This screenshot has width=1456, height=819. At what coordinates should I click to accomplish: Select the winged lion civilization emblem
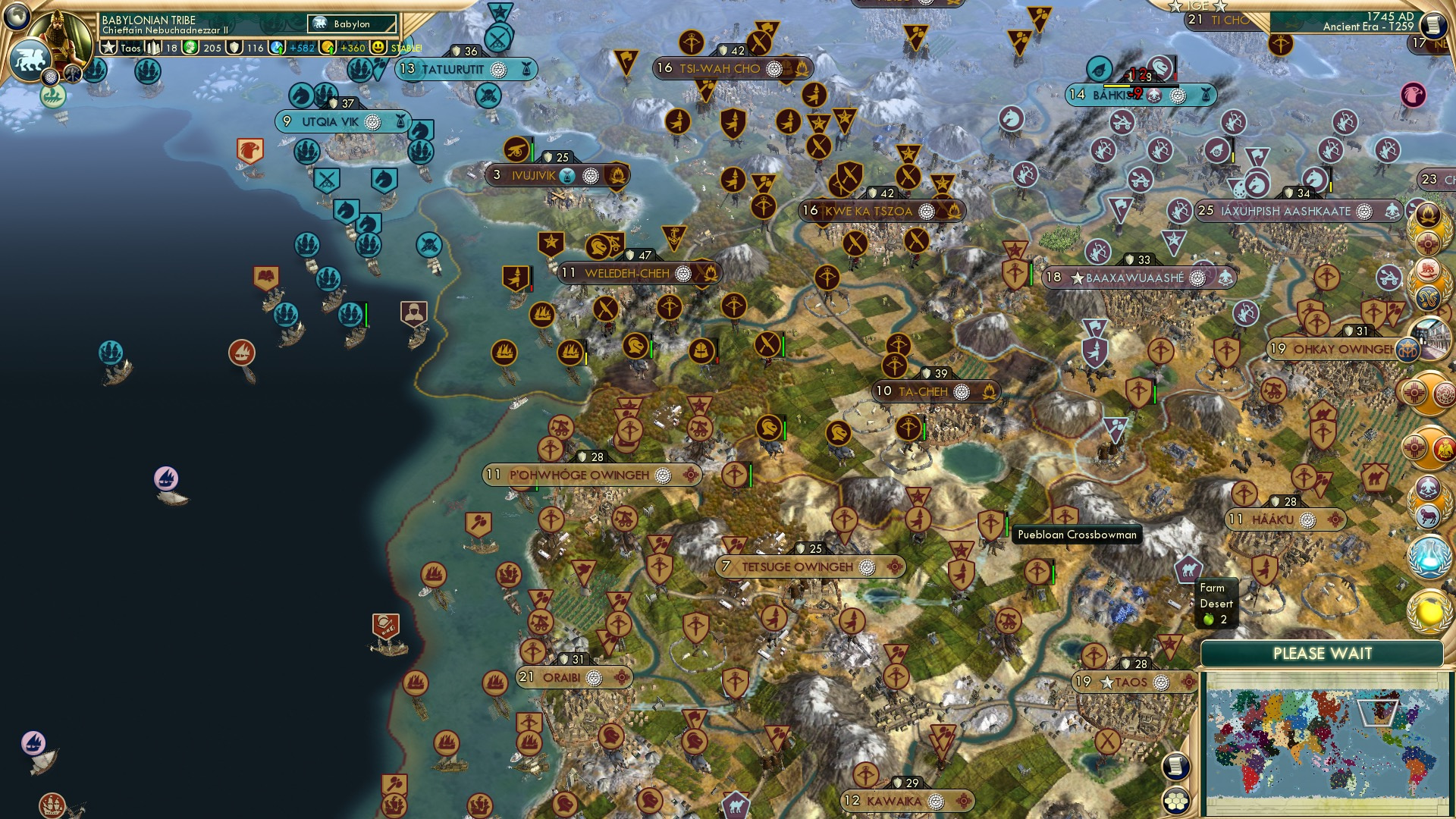tap(30, 59)
